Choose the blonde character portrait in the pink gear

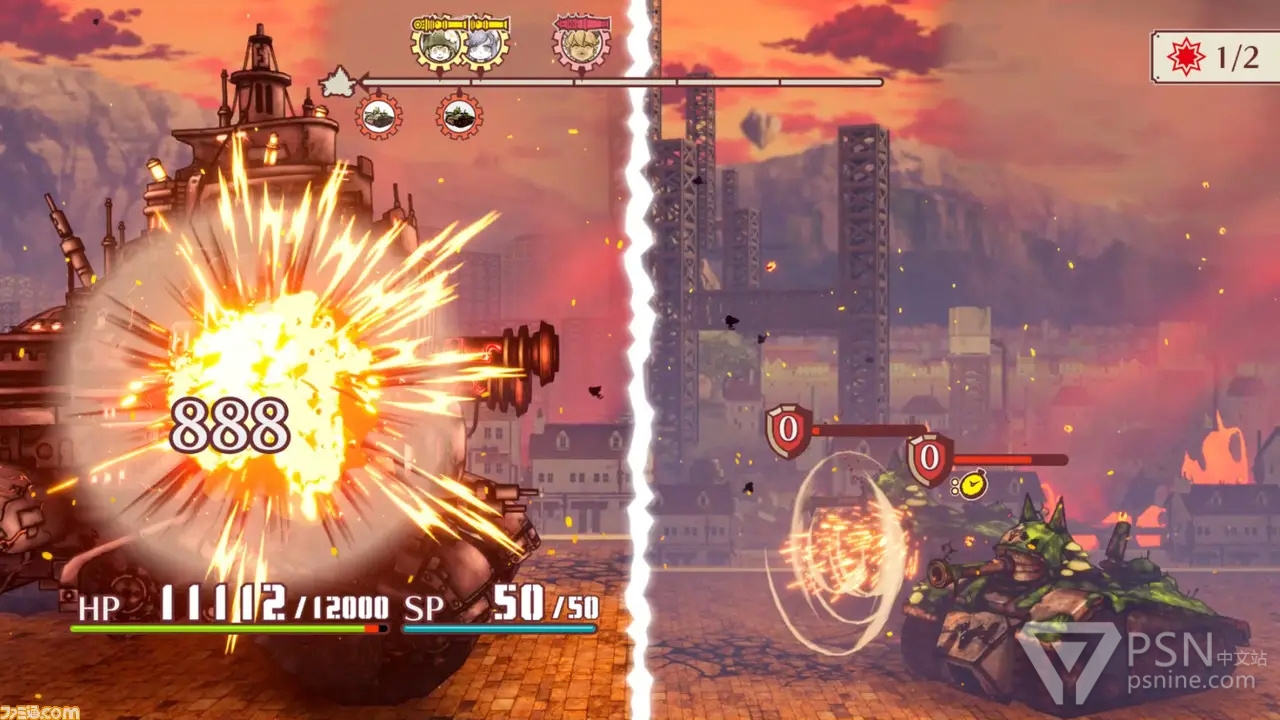point(581,45)
